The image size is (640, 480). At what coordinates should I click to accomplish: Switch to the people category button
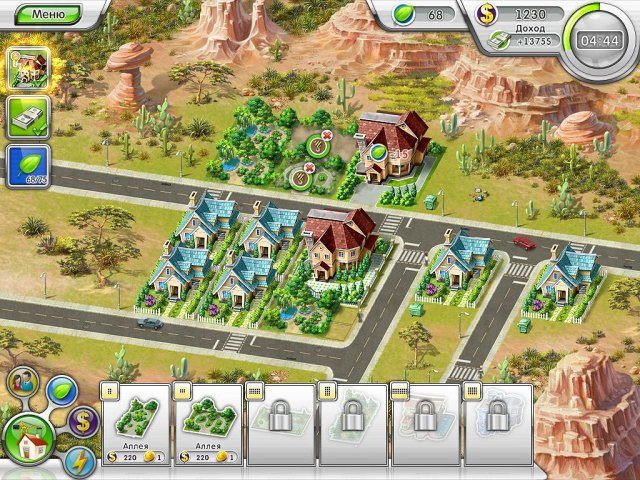tap(23, 383)
